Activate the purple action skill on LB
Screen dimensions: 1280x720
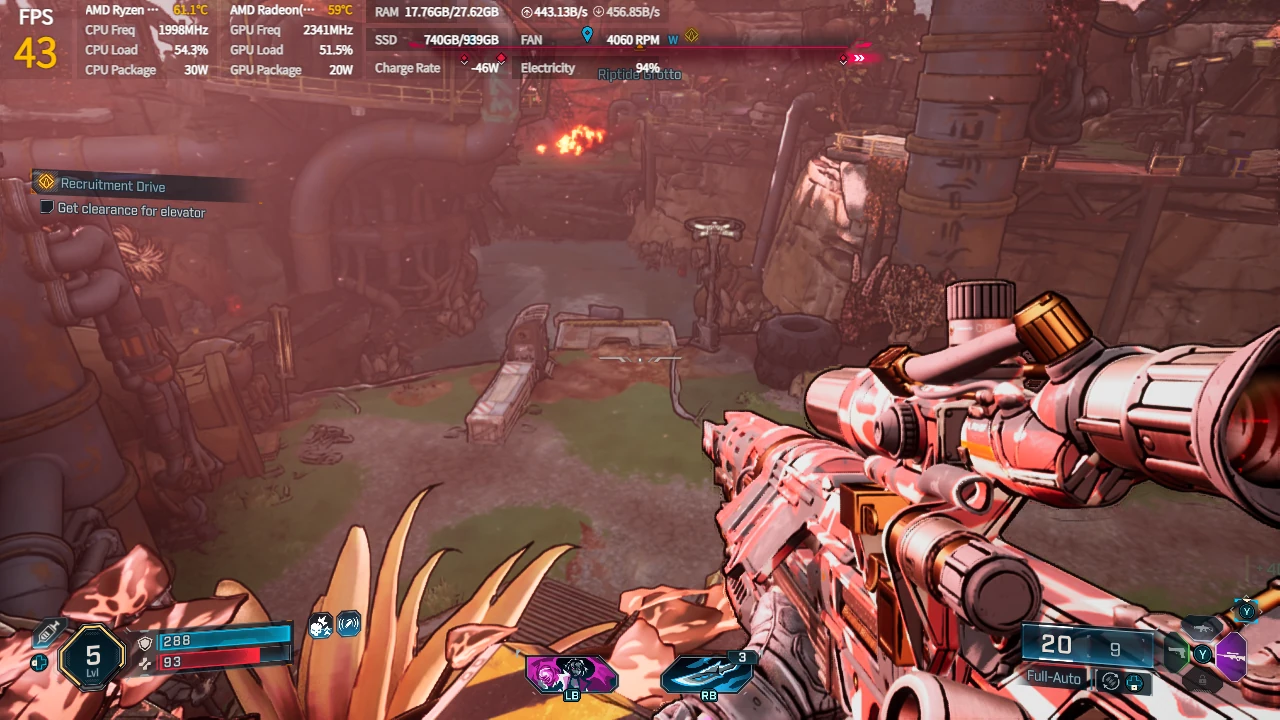click(570, 672)
